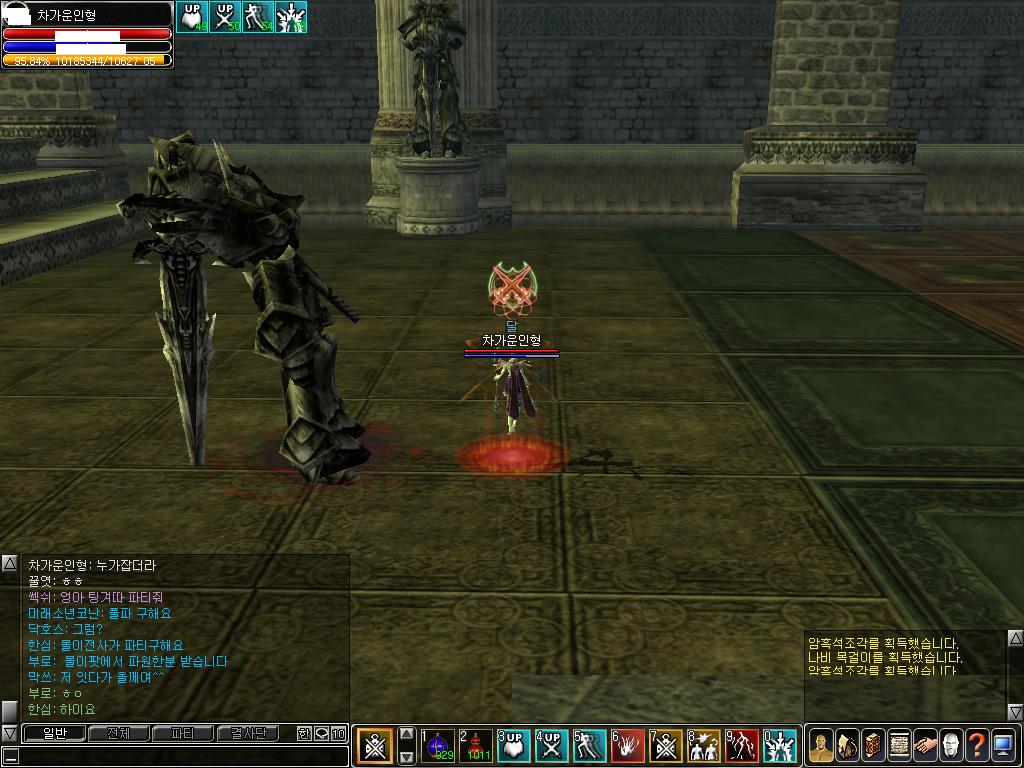Switch hotbar page with the up arrow
1024x768 pixels.
tap(407, 734)
